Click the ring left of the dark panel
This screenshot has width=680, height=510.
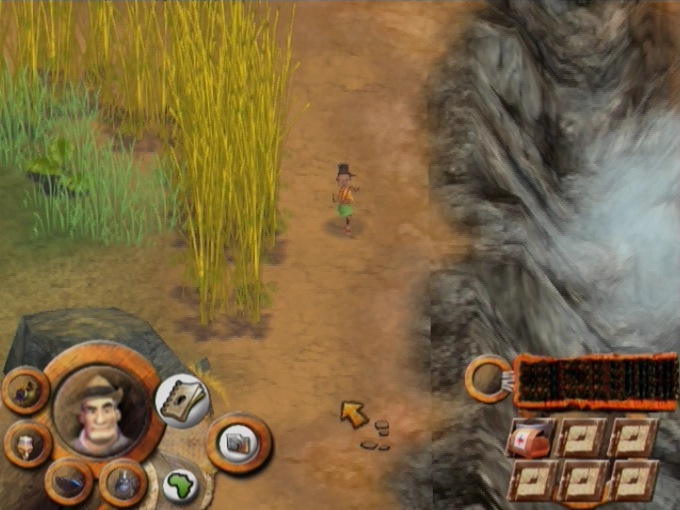point(489,380)
